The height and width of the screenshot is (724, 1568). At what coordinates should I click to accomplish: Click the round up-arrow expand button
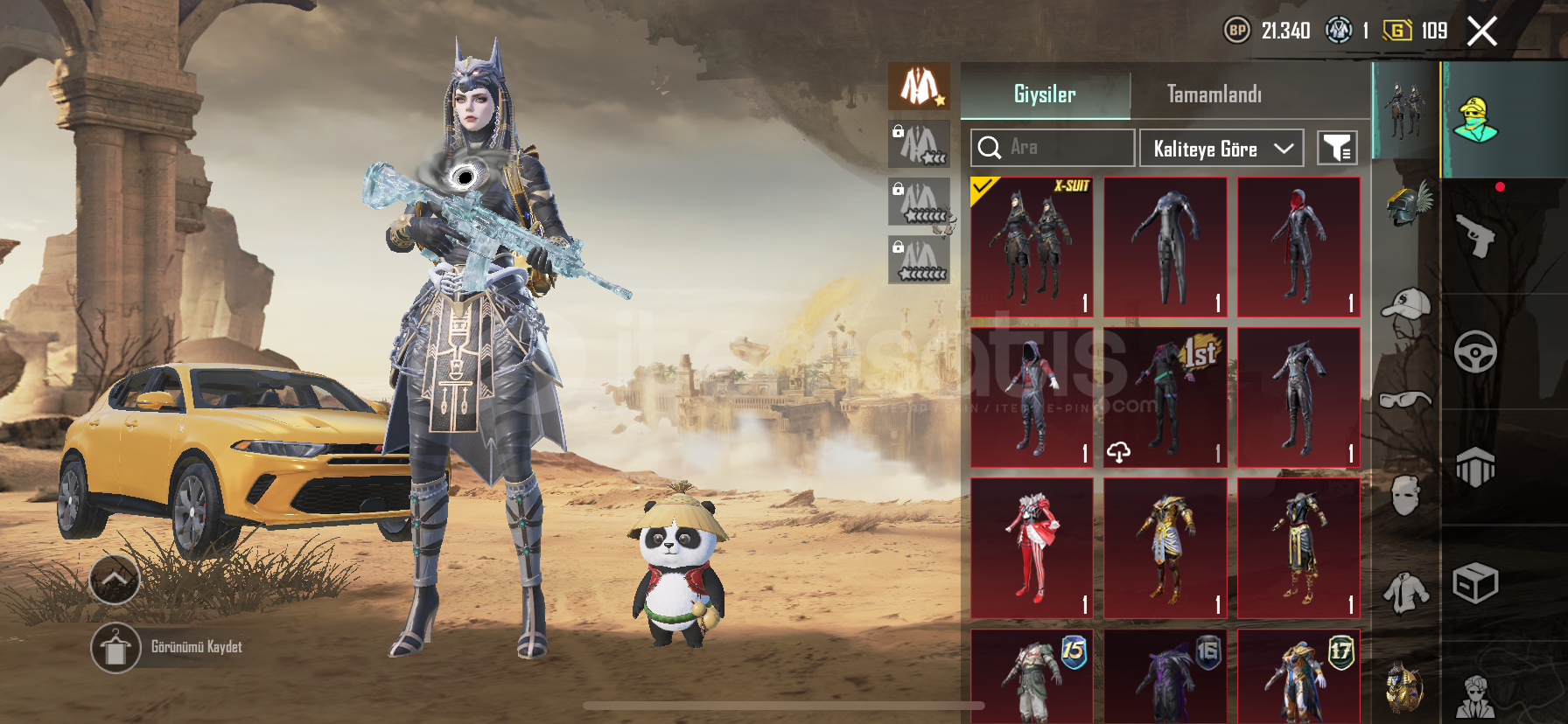[x=115, y=579]
